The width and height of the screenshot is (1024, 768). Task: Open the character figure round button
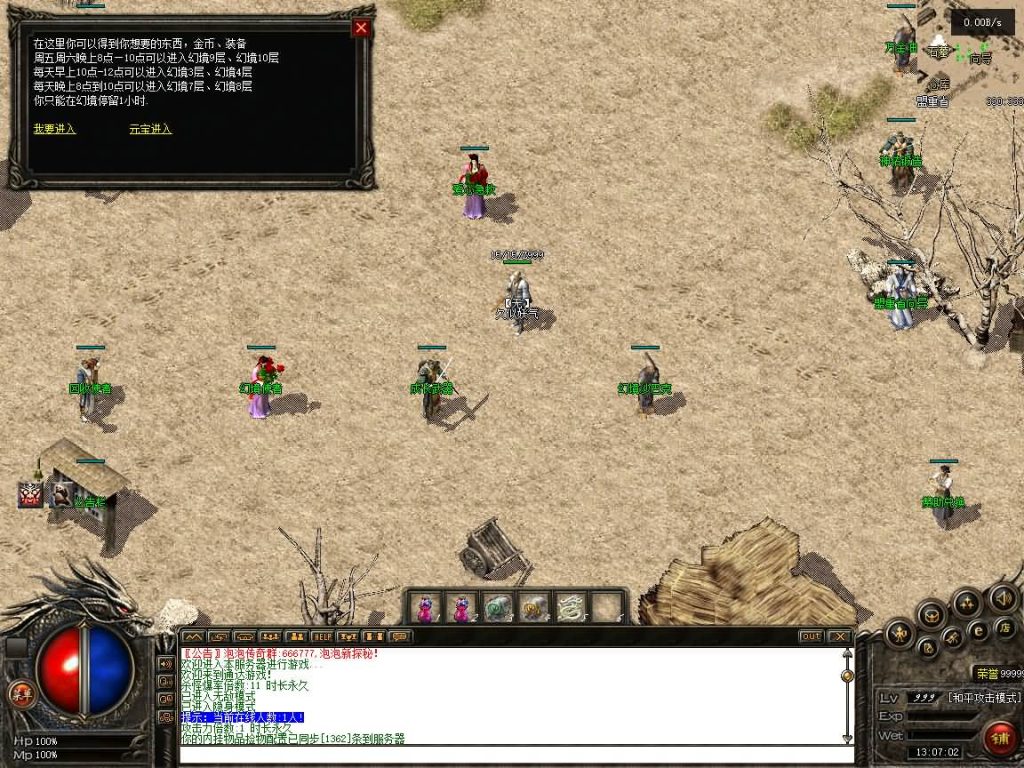point(900,632)
